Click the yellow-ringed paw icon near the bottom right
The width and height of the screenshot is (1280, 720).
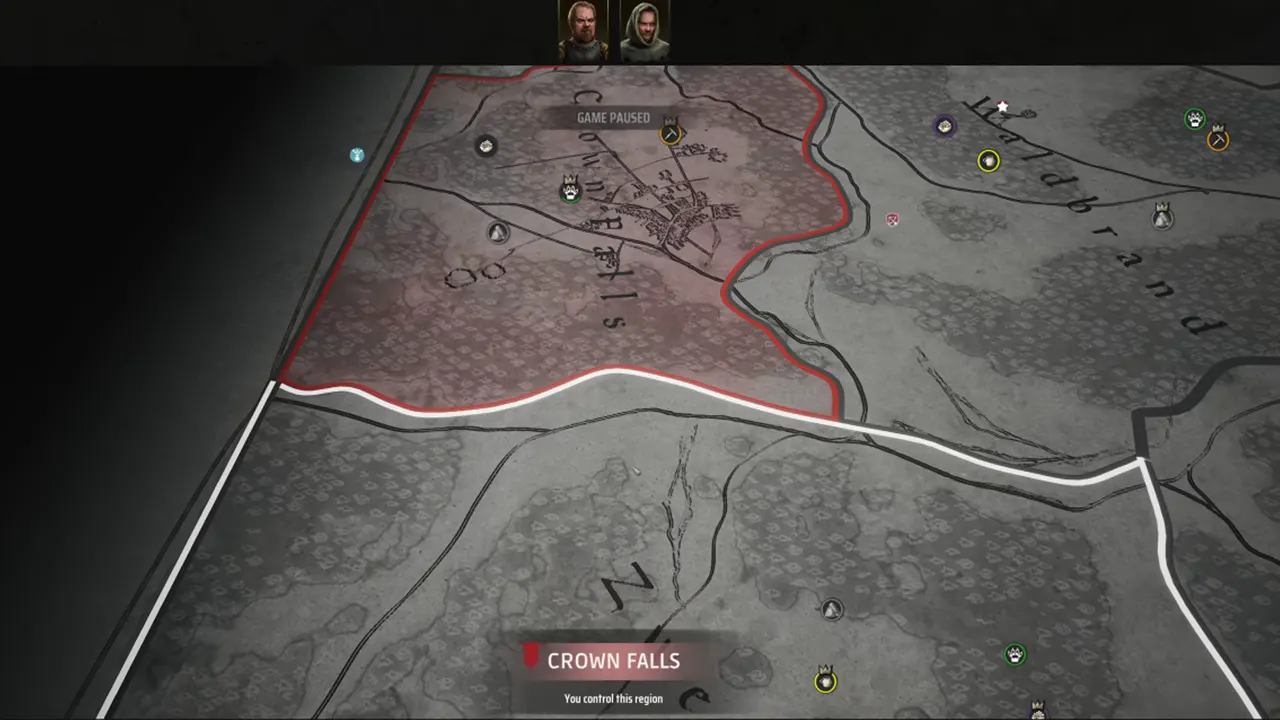(824, 681)
